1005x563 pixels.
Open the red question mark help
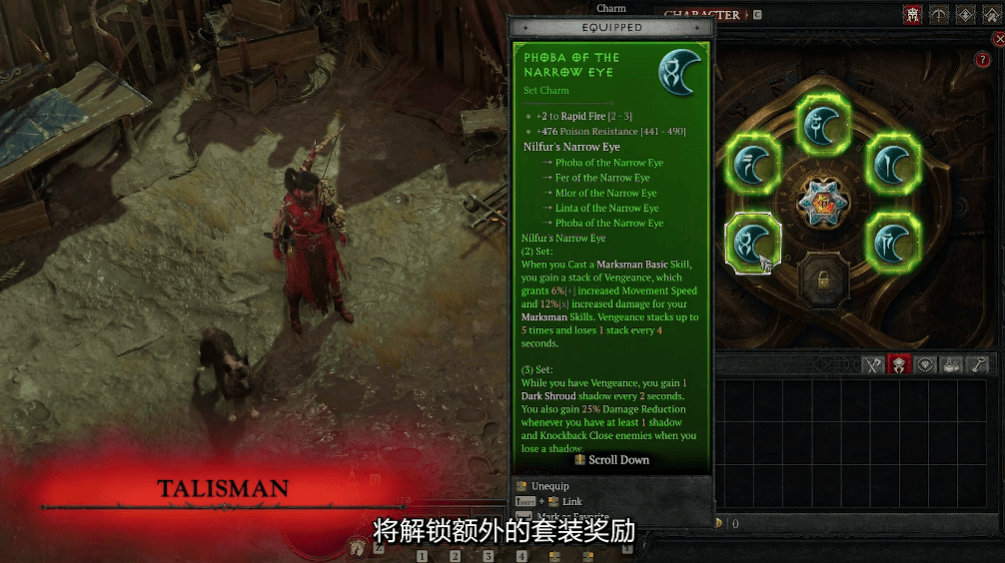click(982, 60)
